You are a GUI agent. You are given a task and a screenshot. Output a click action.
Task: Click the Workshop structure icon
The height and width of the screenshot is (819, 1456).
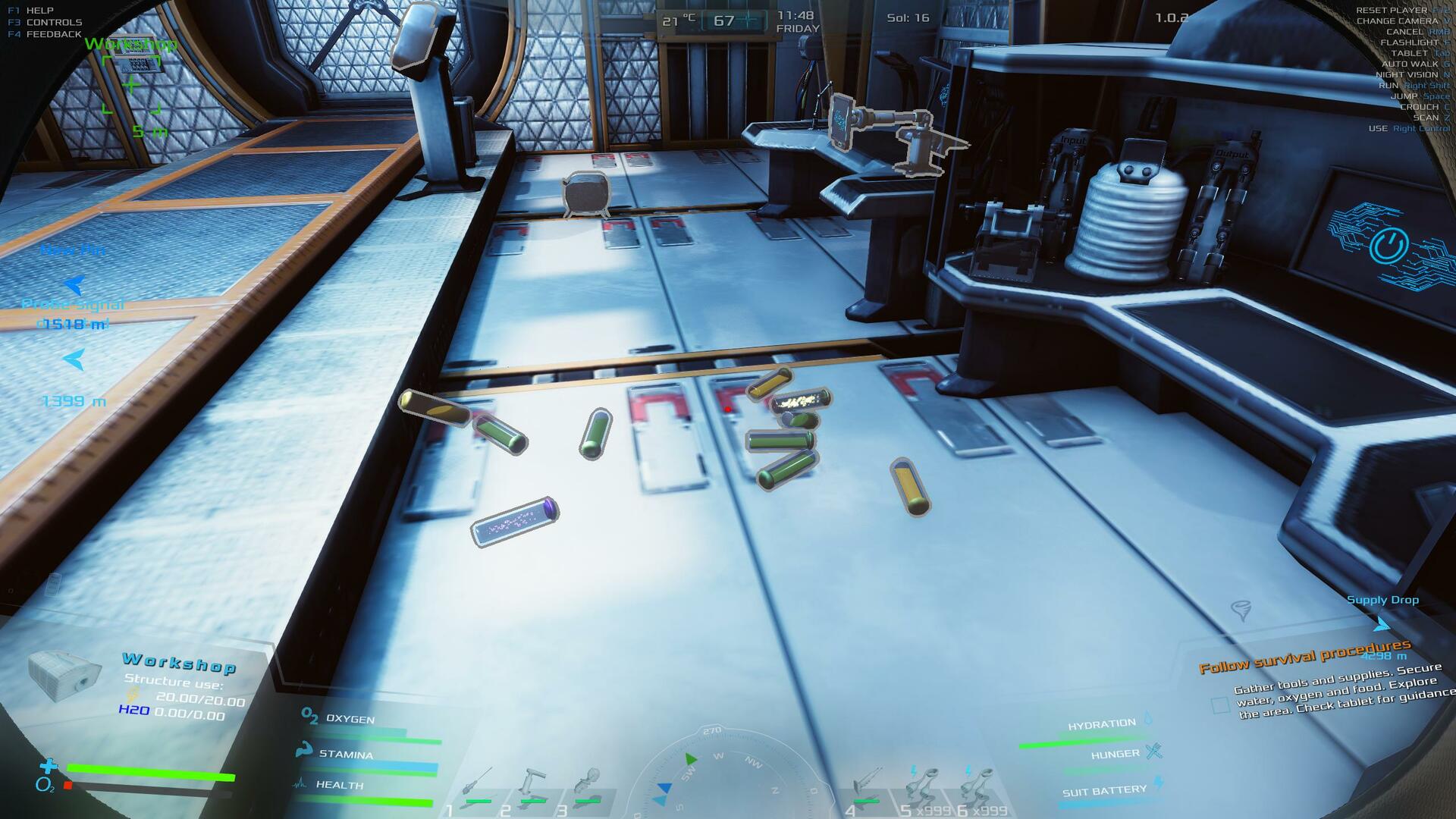click(64, 673)
